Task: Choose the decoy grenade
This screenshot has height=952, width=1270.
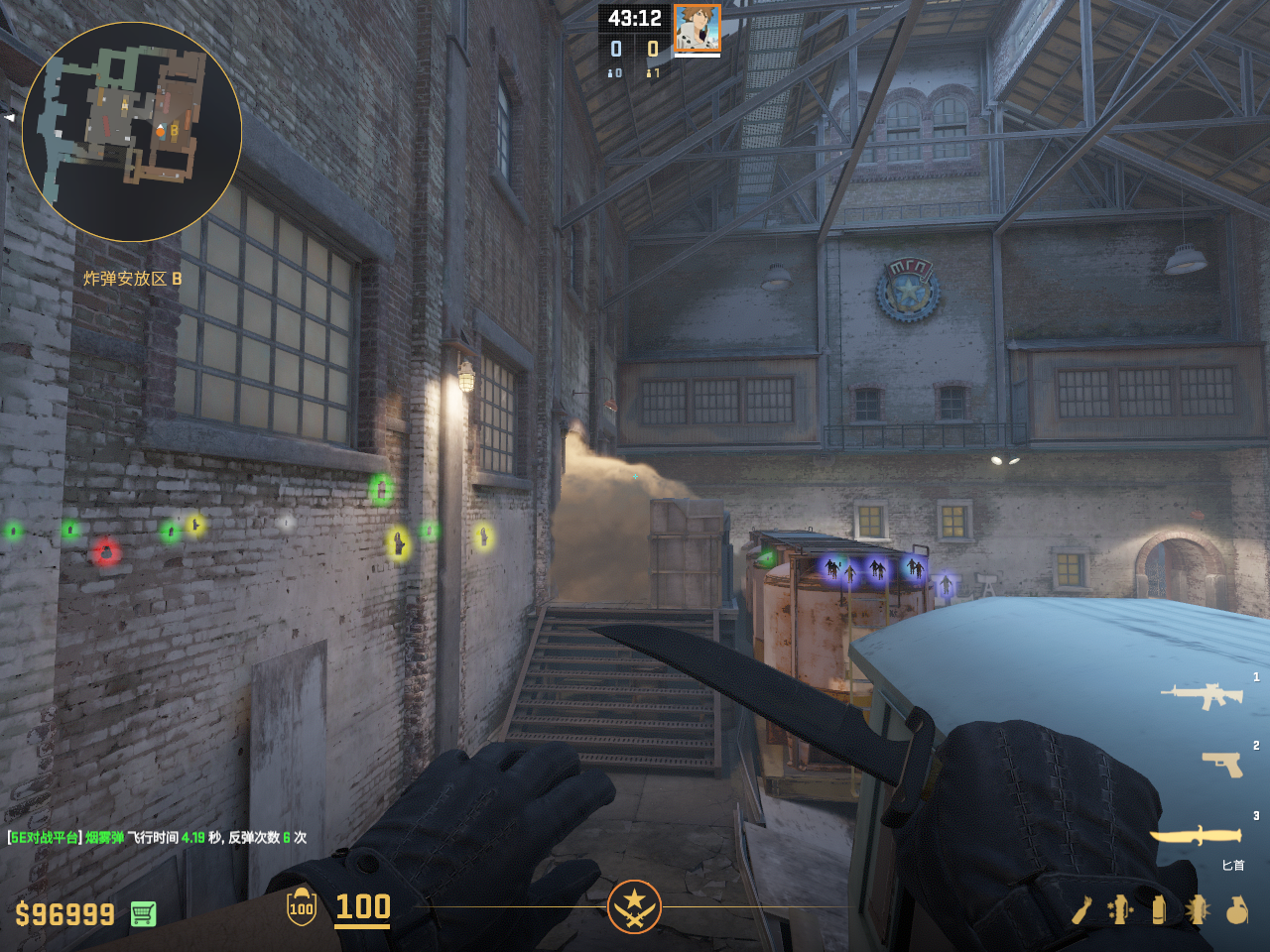Action: [1120, 909]
